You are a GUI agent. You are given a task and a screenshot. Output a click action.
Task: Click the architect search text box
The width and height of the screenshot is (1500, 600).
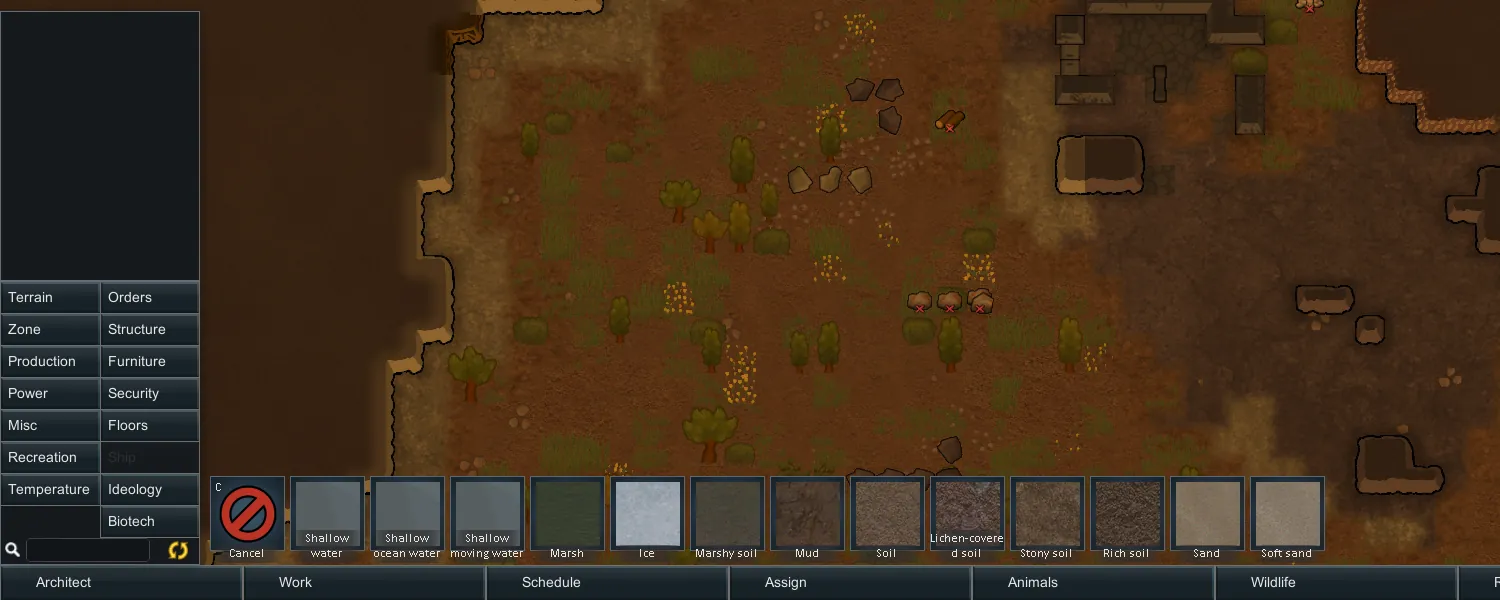[88, 550]
